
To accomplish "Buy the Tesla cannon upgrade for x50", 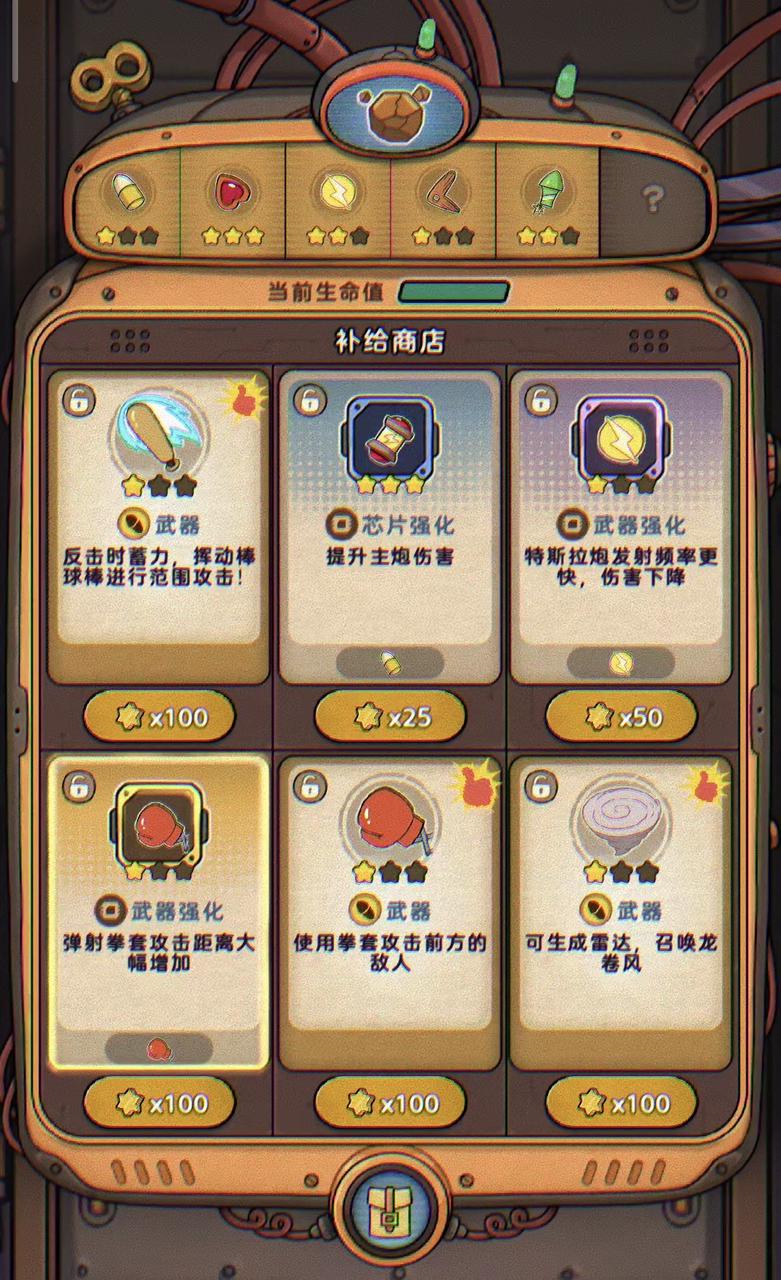I will (x=620, y=716).
